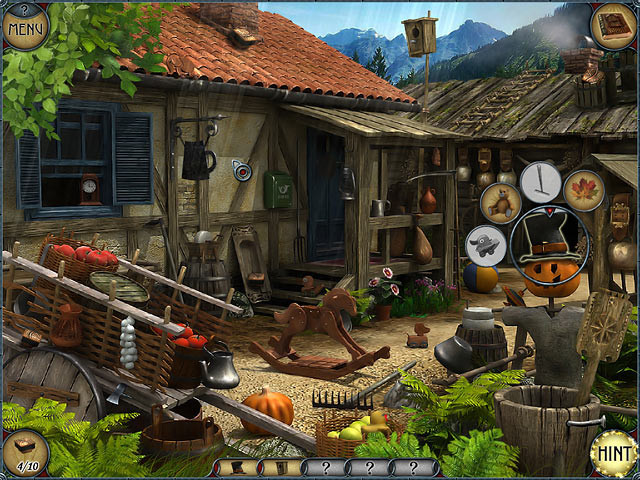Open the collectibles counter showing 4/10
The height and width of the screenshot is (480, 640).
pyautogui.click(x=25, y=453)
